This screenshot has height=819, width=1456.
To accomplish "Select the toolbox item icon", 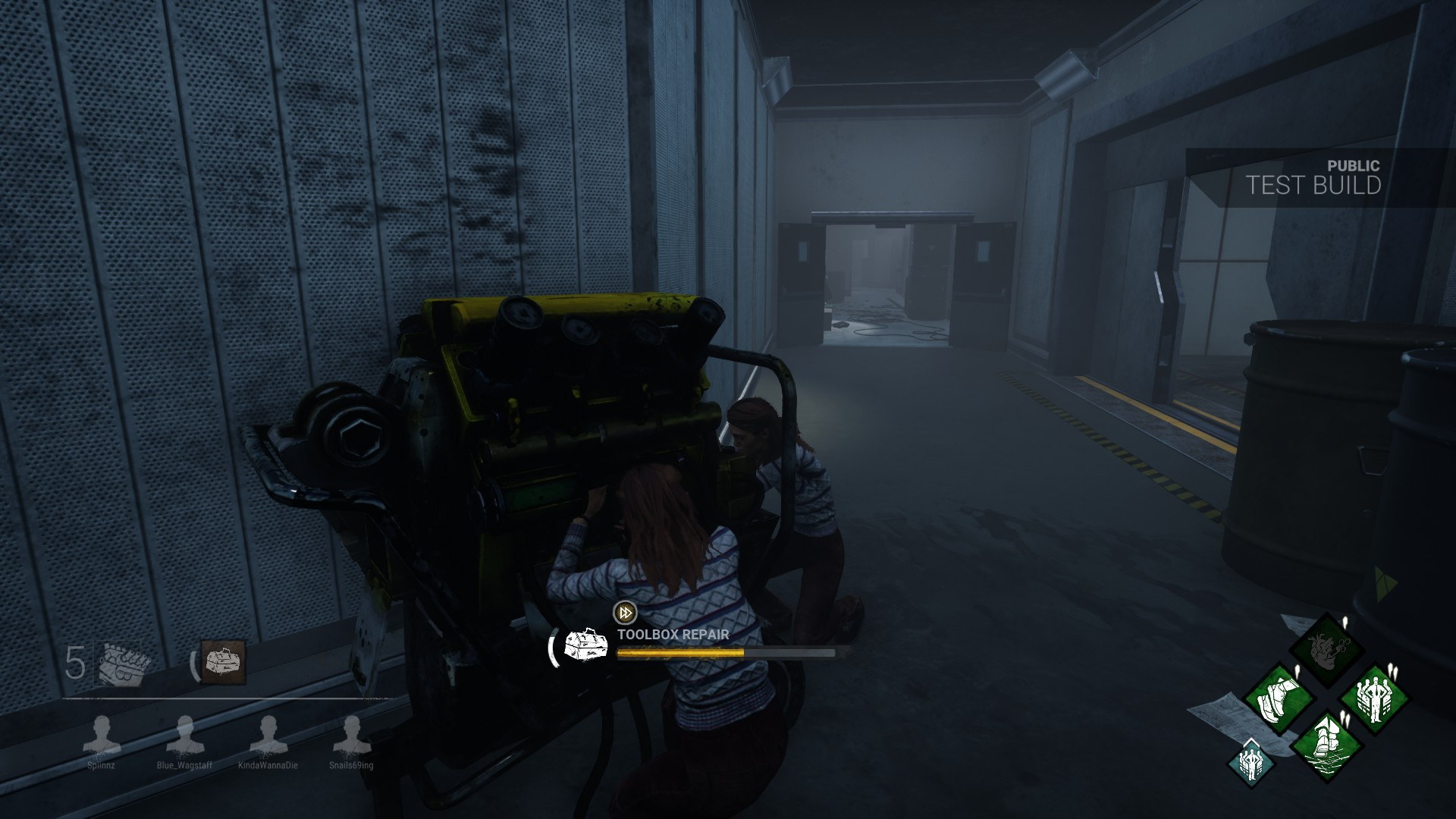I will point(222,662).
